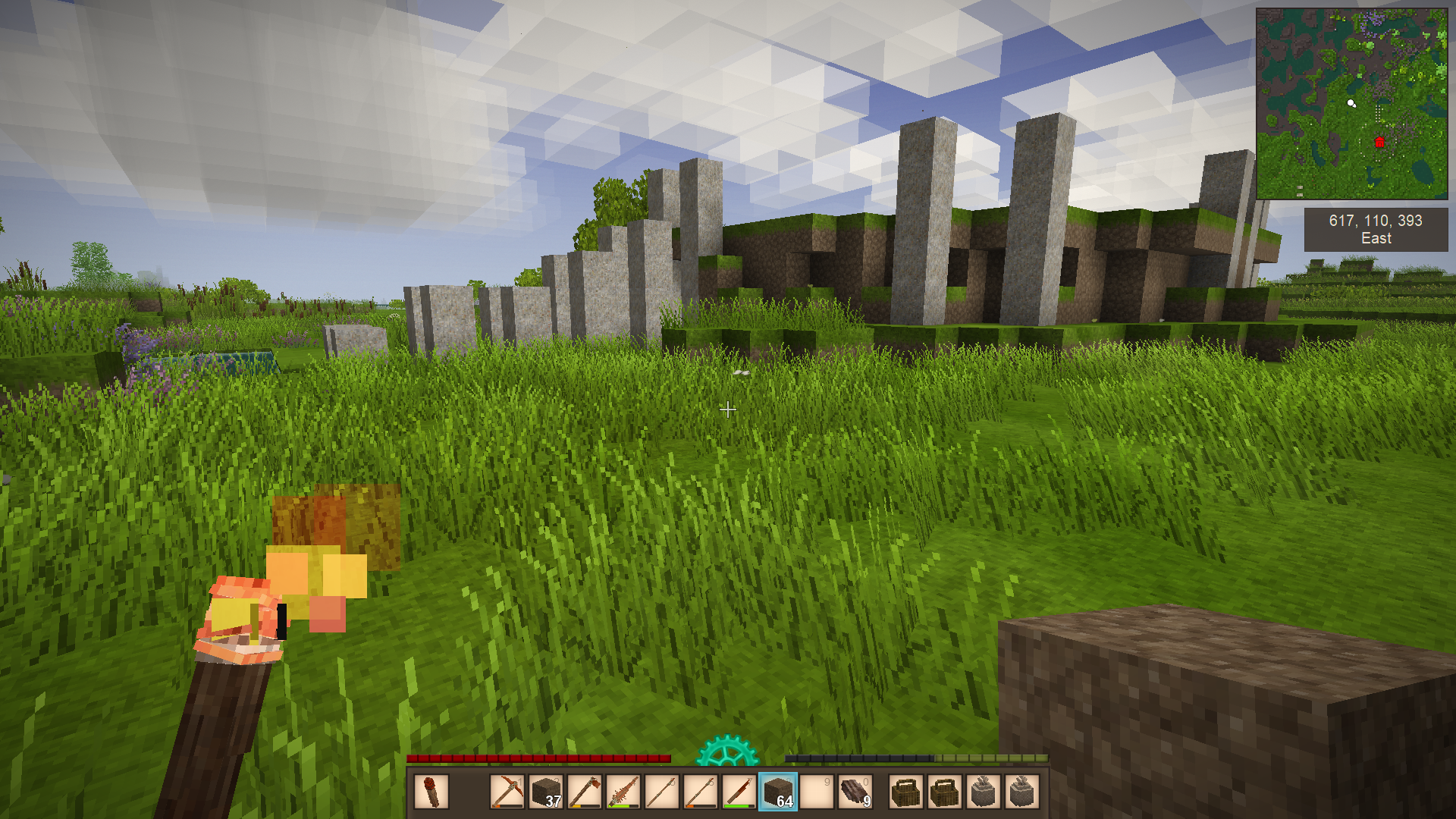Choose the soil block stack of 37
1456x819 pixels.
pos(546,792)
